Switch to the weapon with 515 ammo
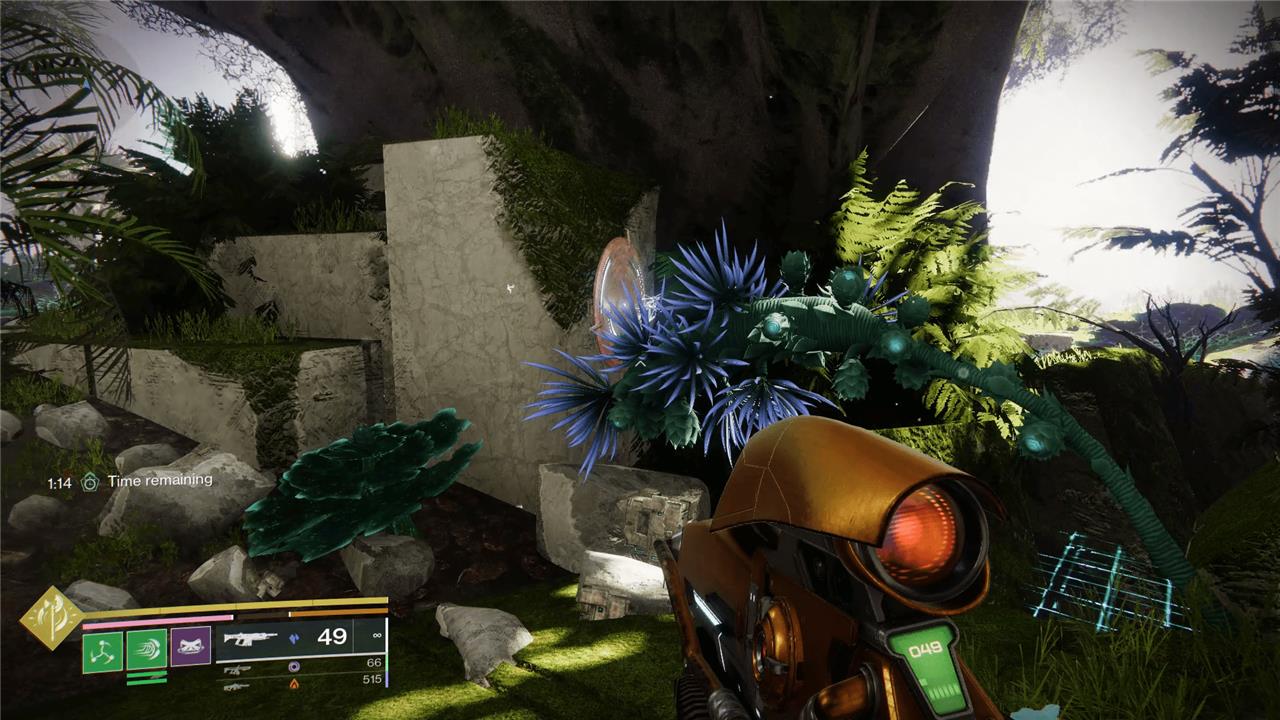 (300, 682)
